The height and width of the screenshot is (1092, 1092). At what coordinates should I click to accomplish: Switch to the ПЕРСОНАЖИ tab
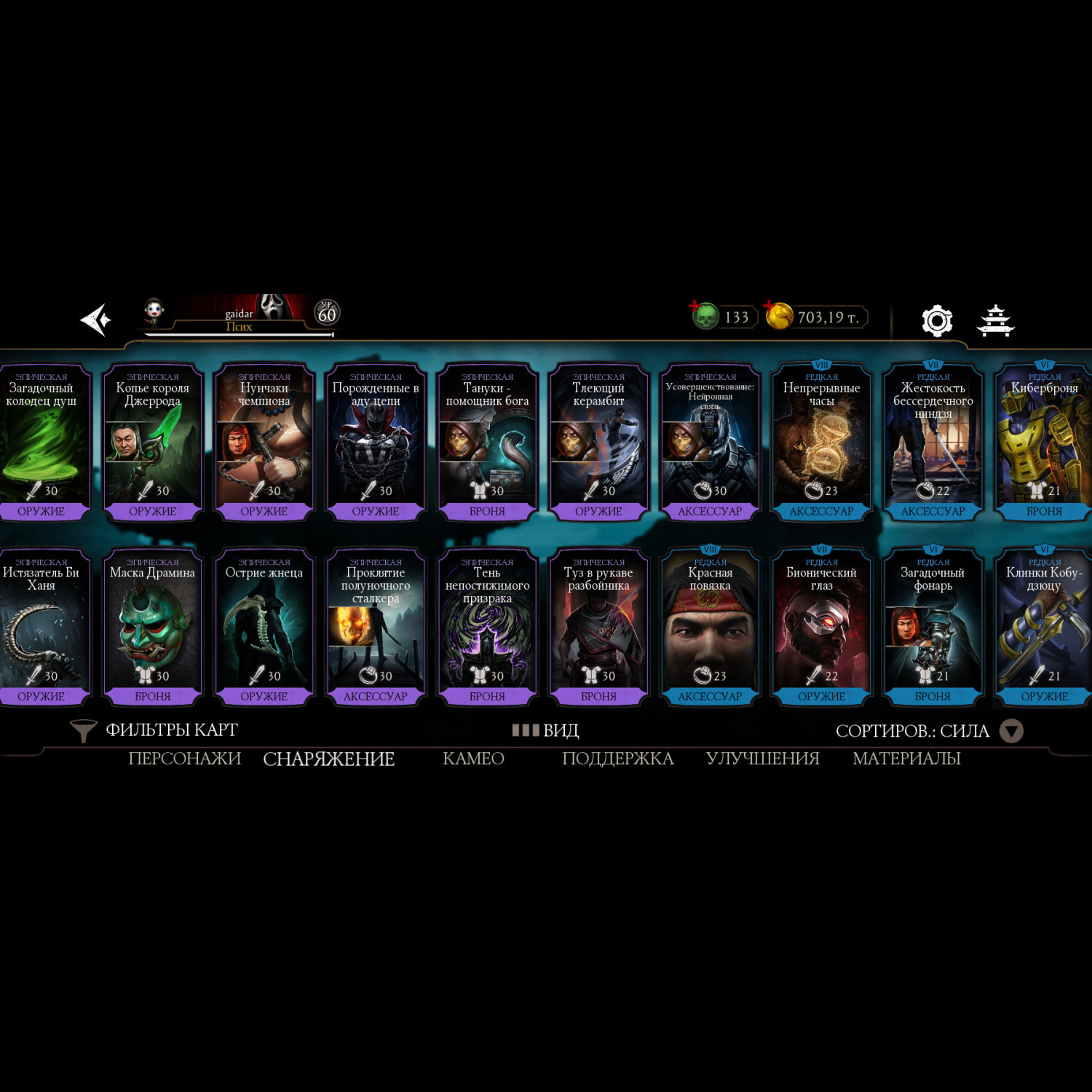[184, 759]
